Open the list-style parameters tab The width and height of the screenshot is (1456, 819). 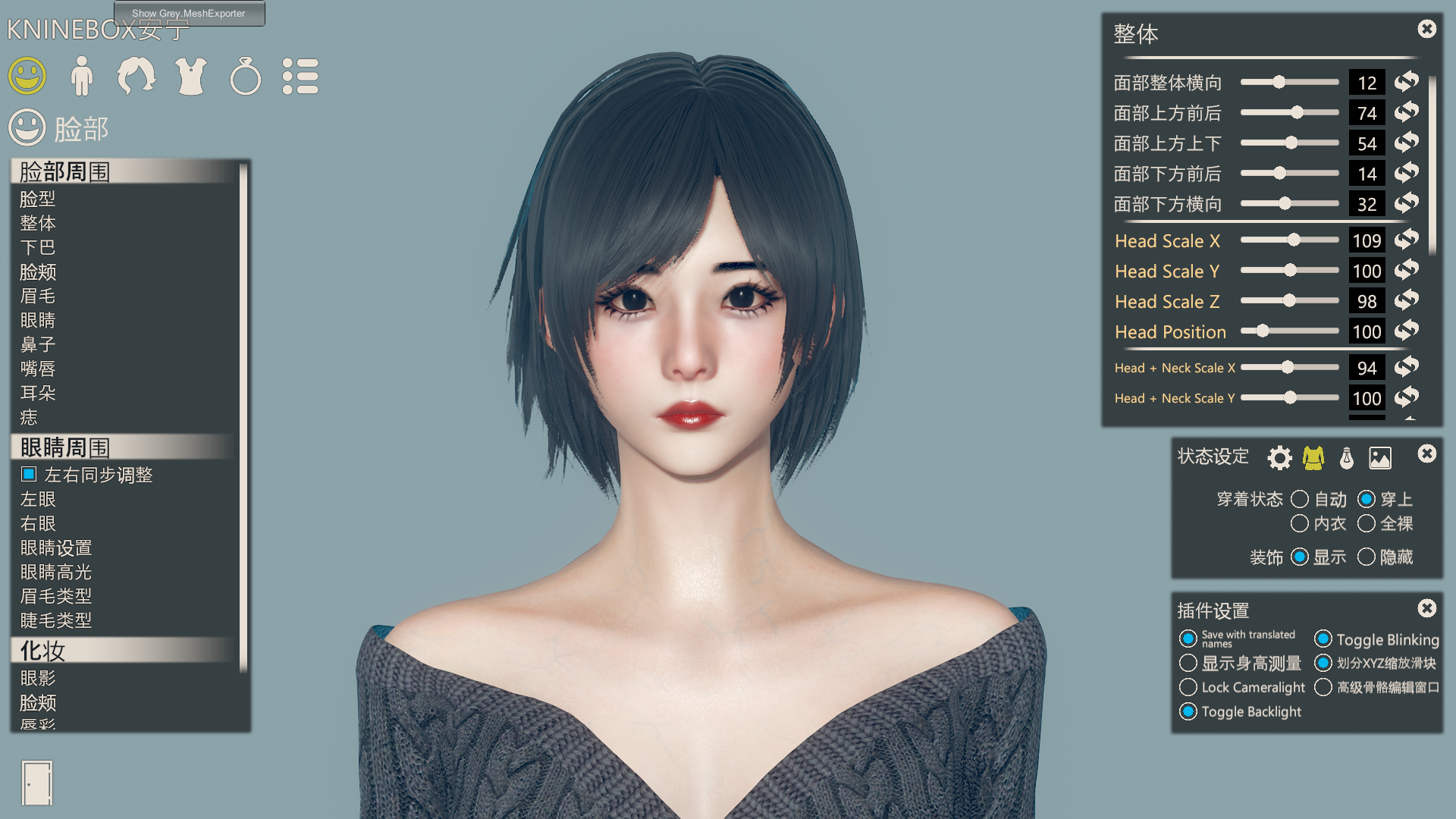point(300,76)
